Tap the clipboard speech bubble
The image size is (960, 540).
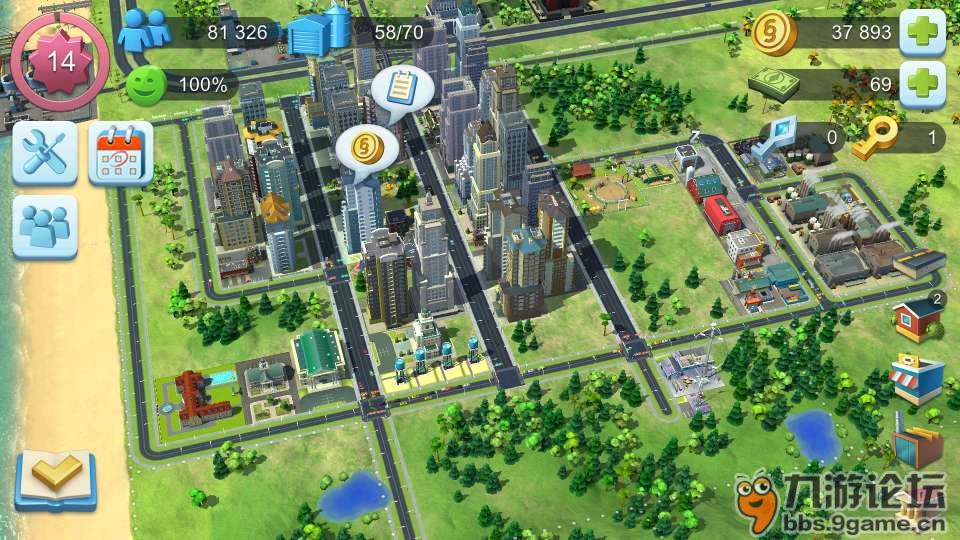pyautogui.click(x=402, y=89)
